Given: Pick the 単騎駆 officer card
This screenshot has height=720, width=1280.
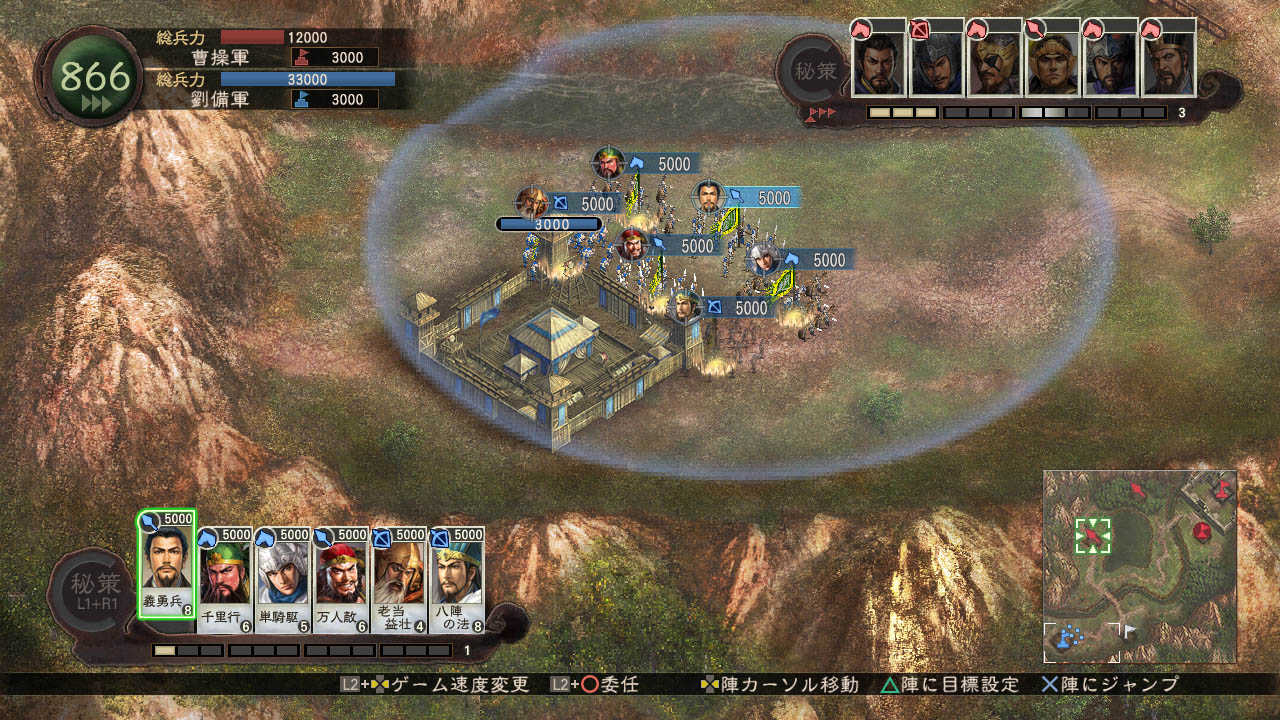Looking at the screenshot, I should tap(283, 573).
